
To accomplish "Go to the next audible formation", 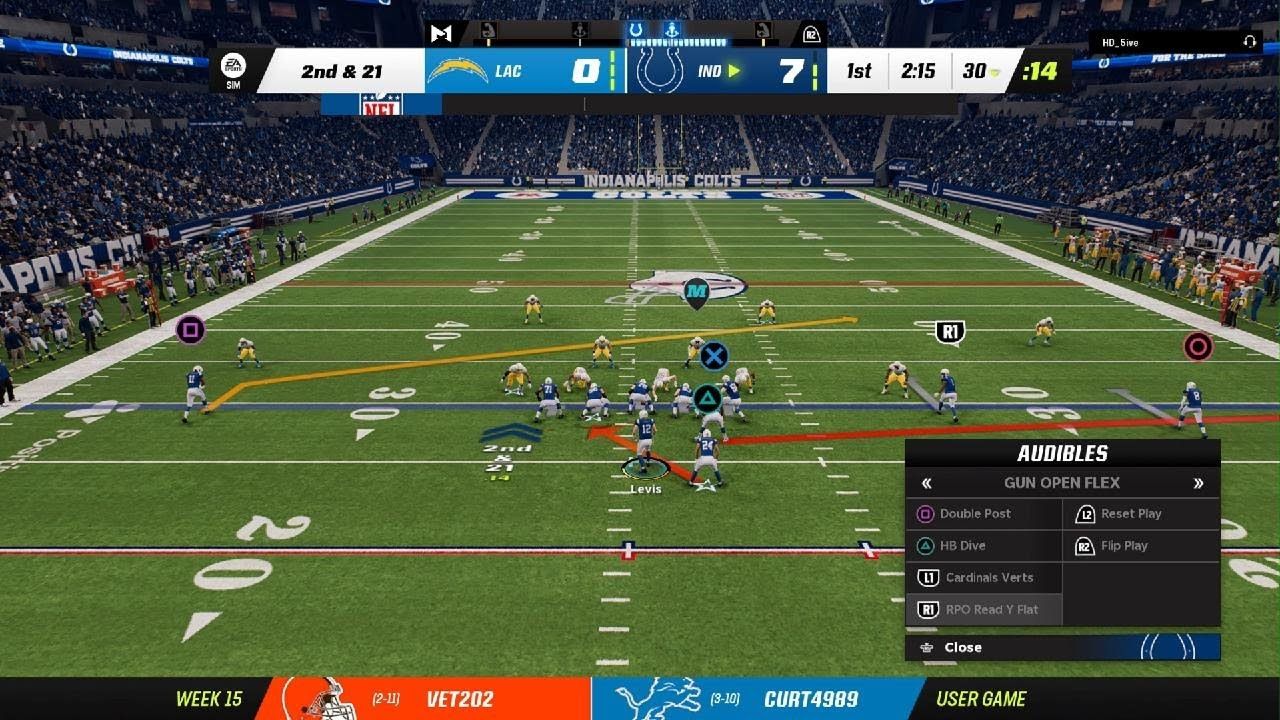I will click(1198, 483).
